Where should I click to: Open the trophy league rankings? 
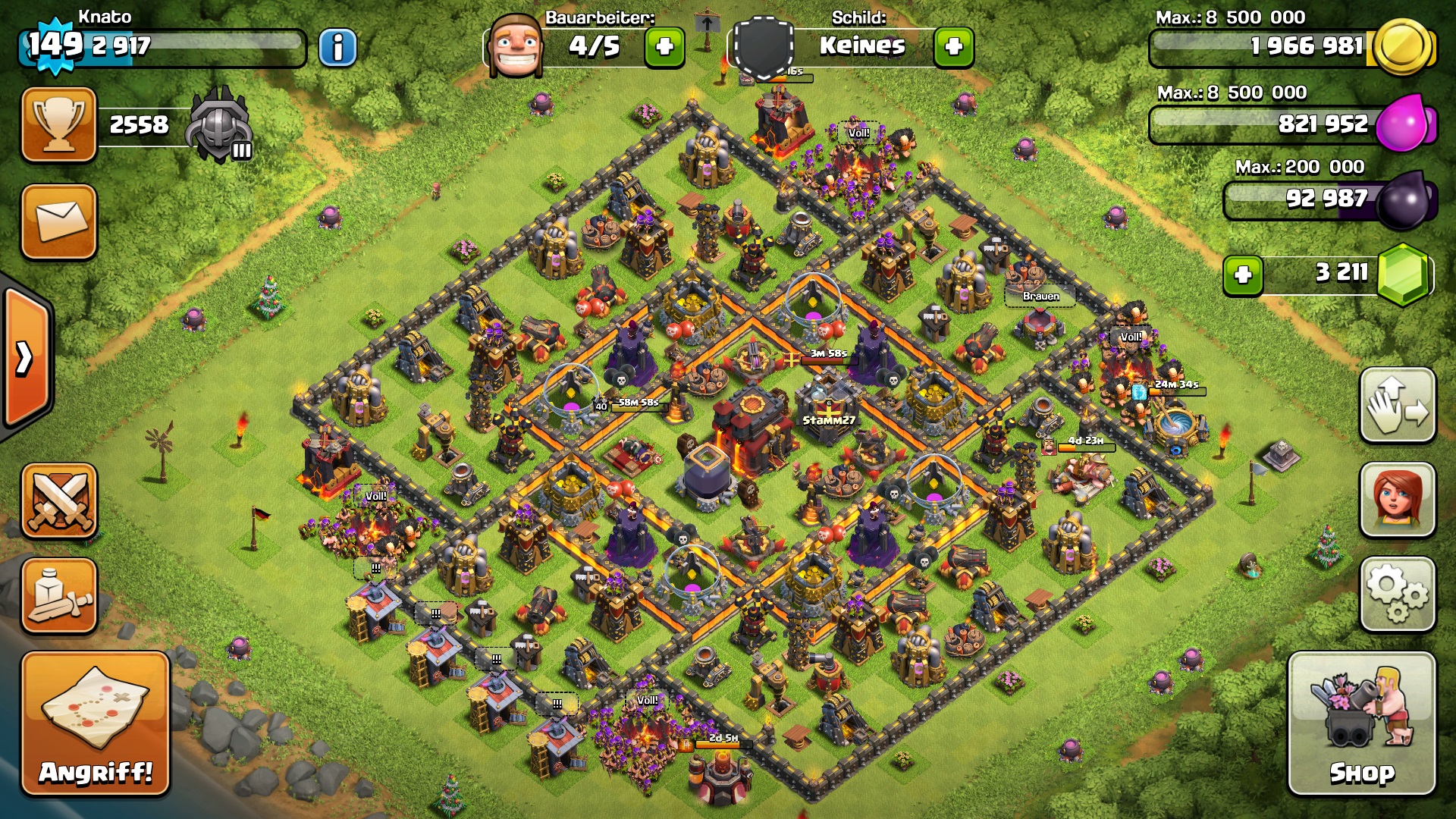pos(59,124)
